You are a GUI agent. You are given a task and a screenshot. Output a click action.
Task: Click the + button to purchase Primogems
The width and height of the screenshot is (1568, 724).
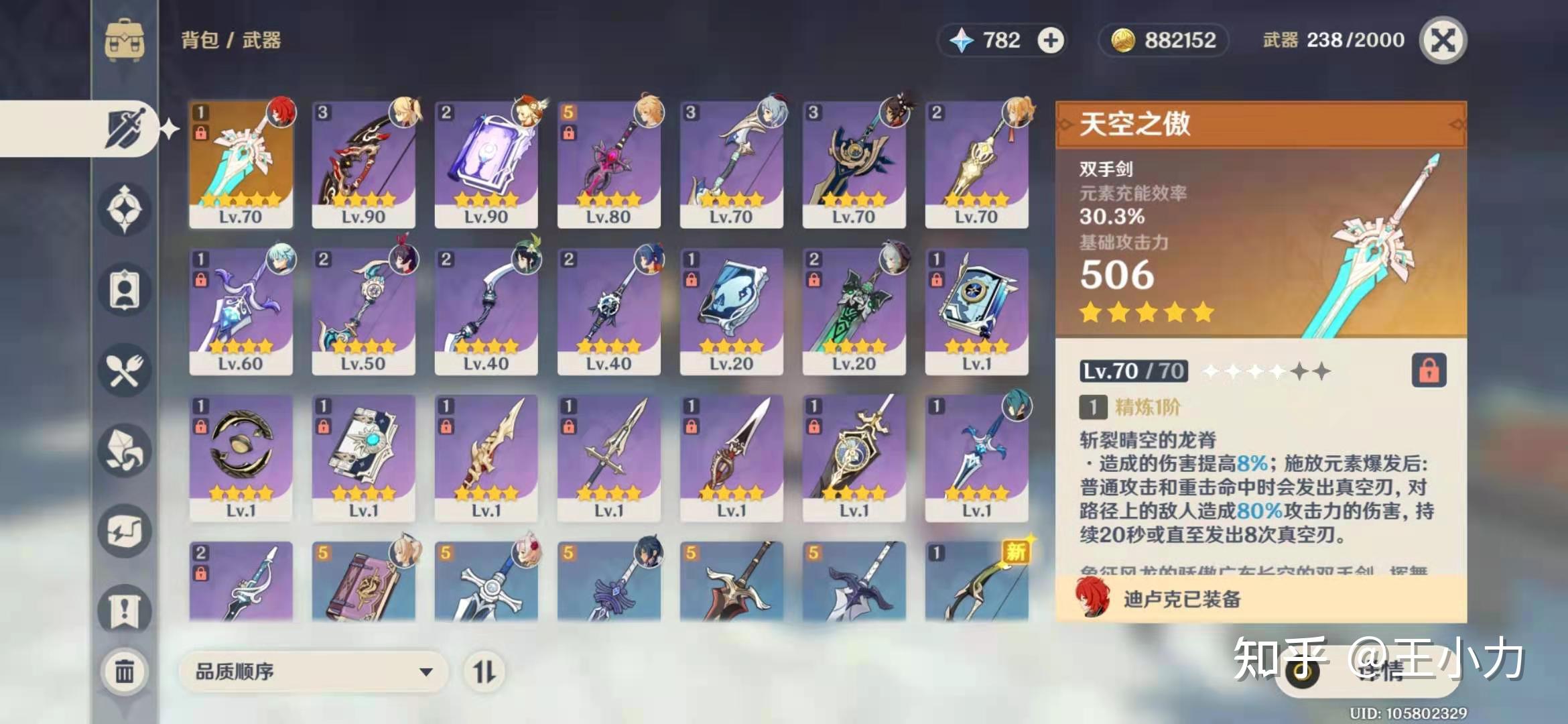1051,40
